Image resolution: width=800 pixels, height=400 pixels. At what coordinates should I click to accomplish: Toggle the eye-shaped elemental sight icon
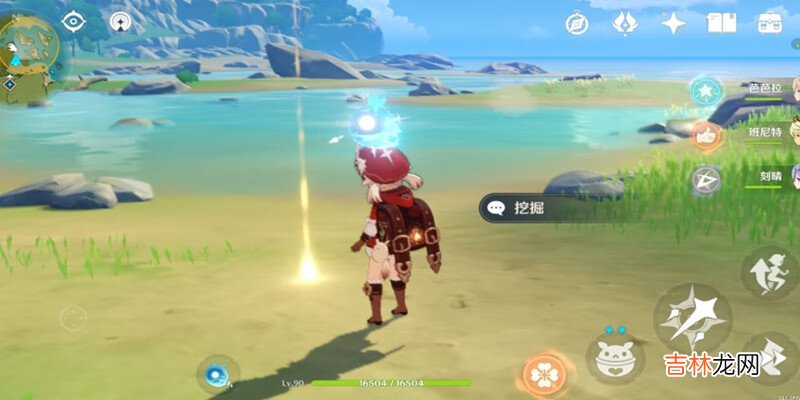pyautogui.click(x=72, y=21)
